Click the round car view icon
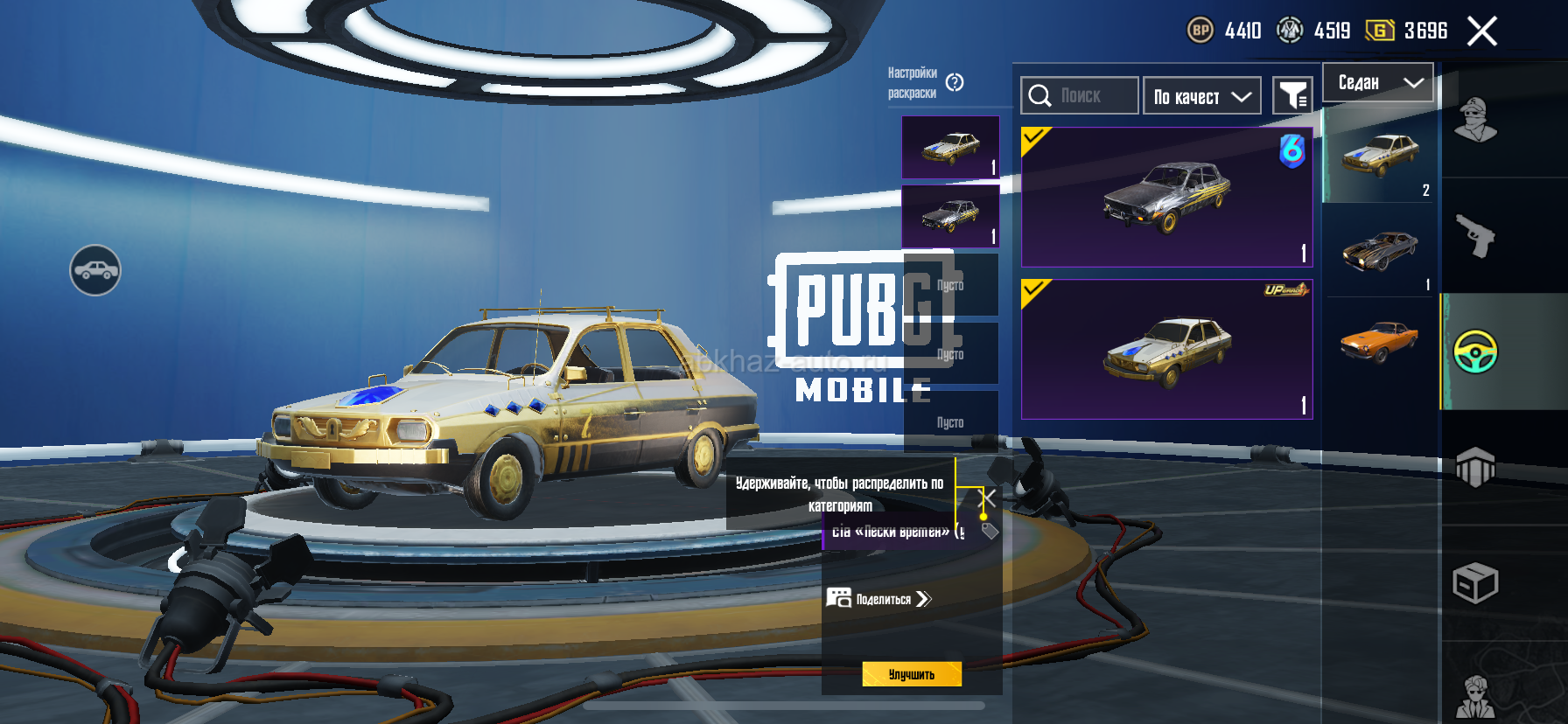 pos(95,270)
